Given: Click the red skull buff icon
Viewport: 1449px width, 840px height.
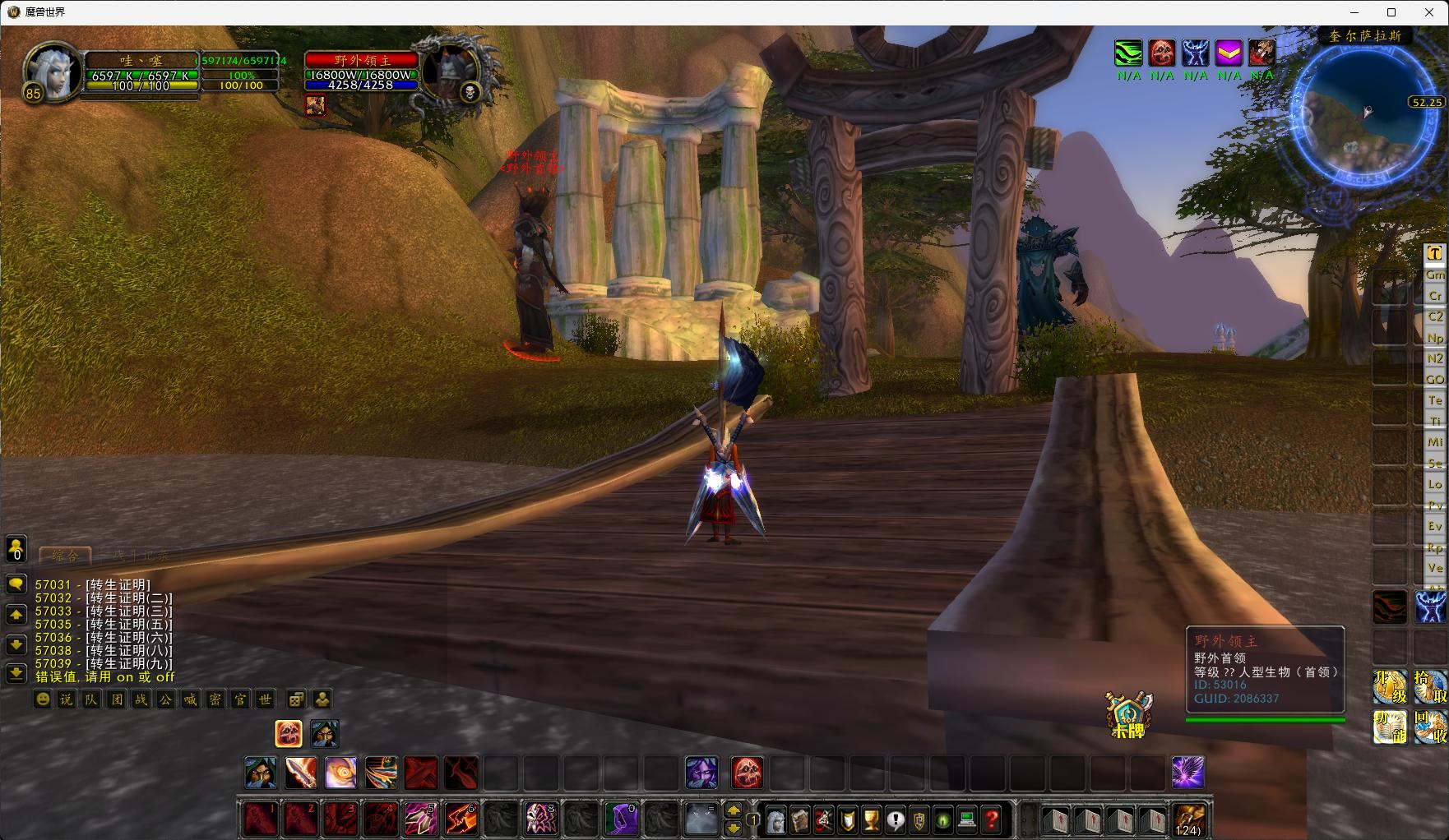Looking at the screenshot, I should 1161,53.
